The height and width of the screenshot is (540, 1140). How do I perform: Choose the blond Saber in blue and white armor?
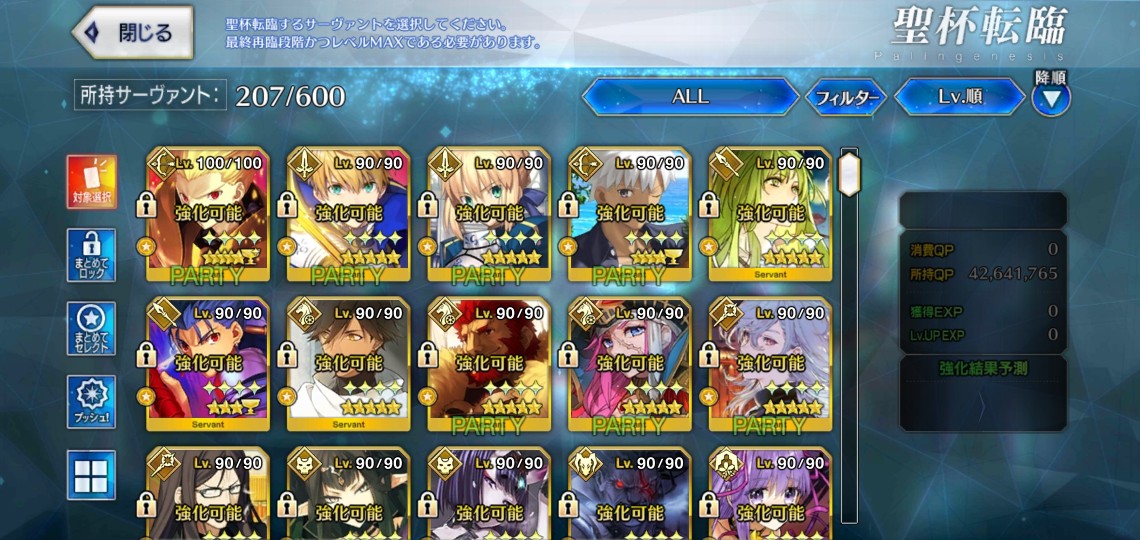[489, 215]
